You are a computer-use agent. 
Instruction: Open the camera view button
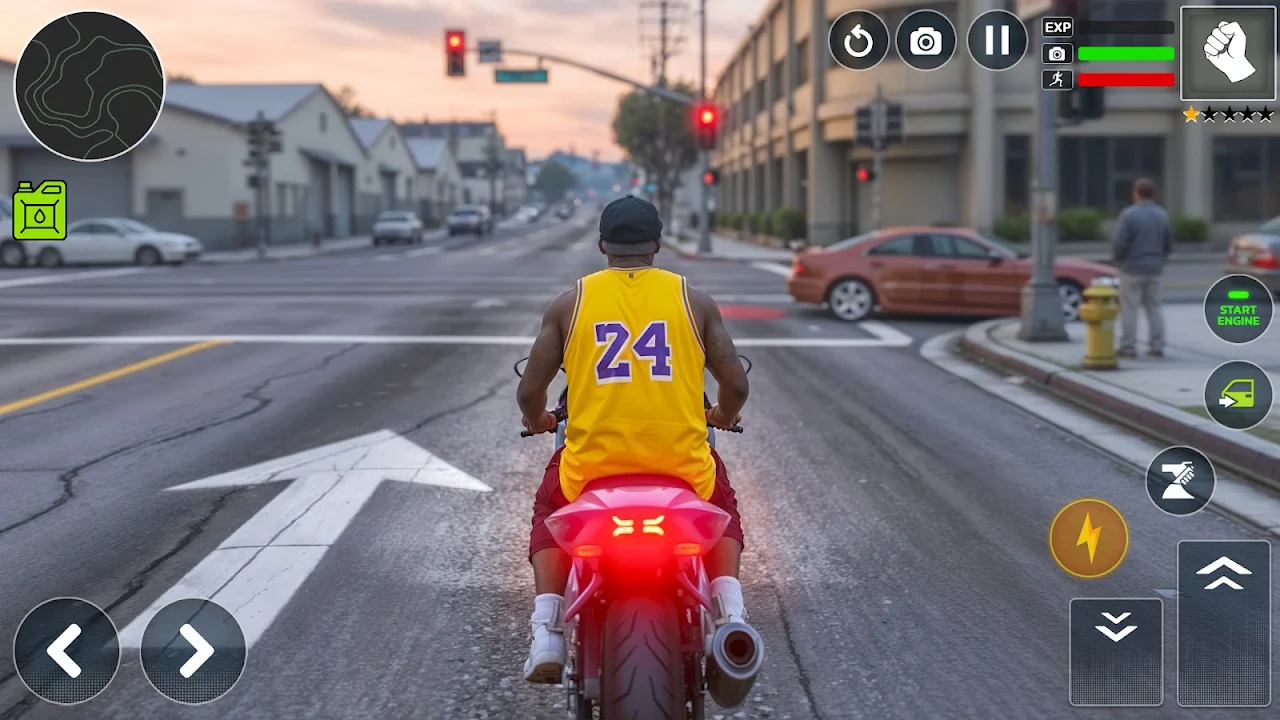click(x=926, y=41)
